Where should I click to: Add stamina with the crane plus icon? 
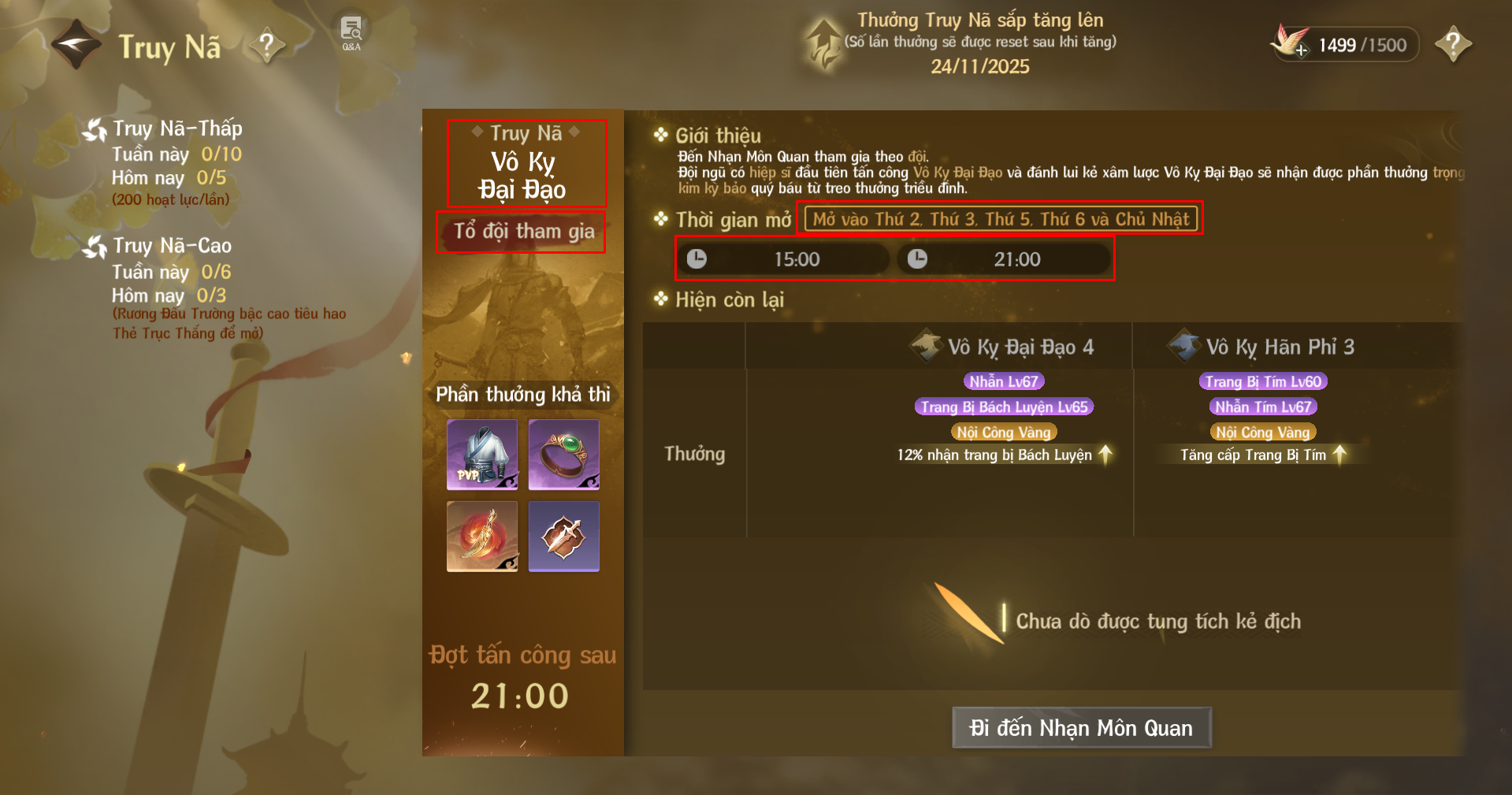(1290, 43)
